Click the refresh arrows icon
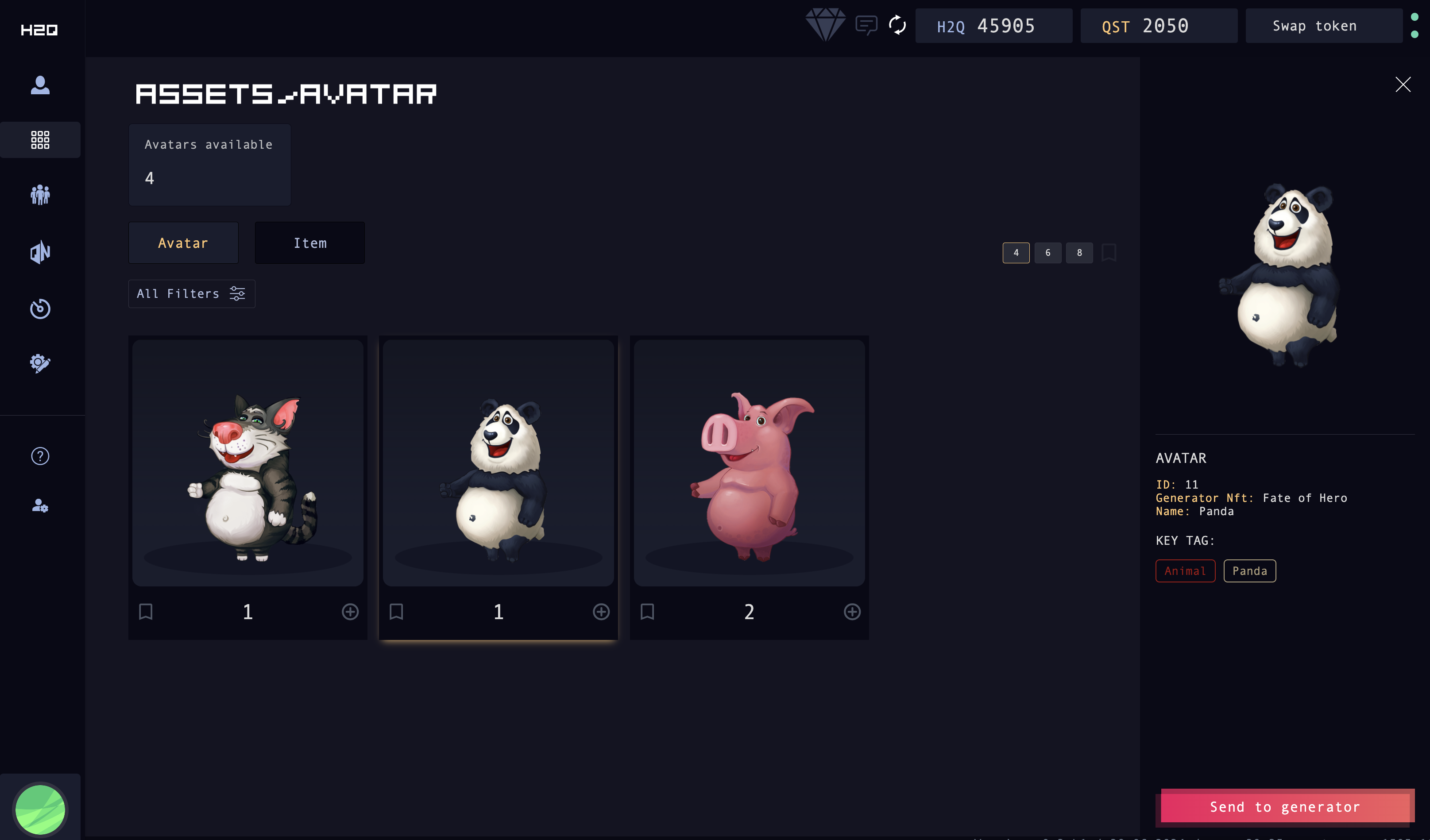This screenshot has width=1430, height=840. [897, 25]
